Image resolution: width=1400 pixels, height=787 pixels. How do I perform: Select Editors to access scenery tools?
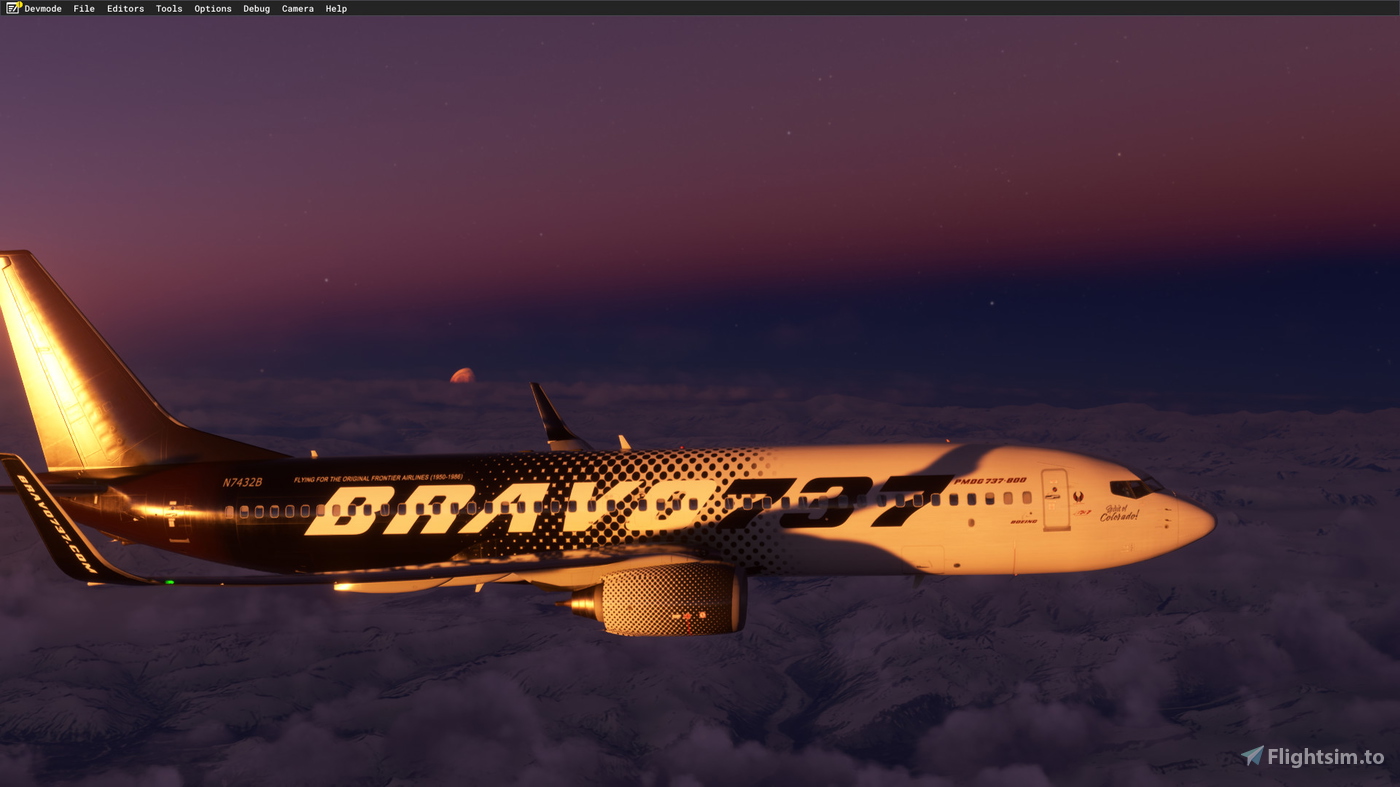point(125,8)
